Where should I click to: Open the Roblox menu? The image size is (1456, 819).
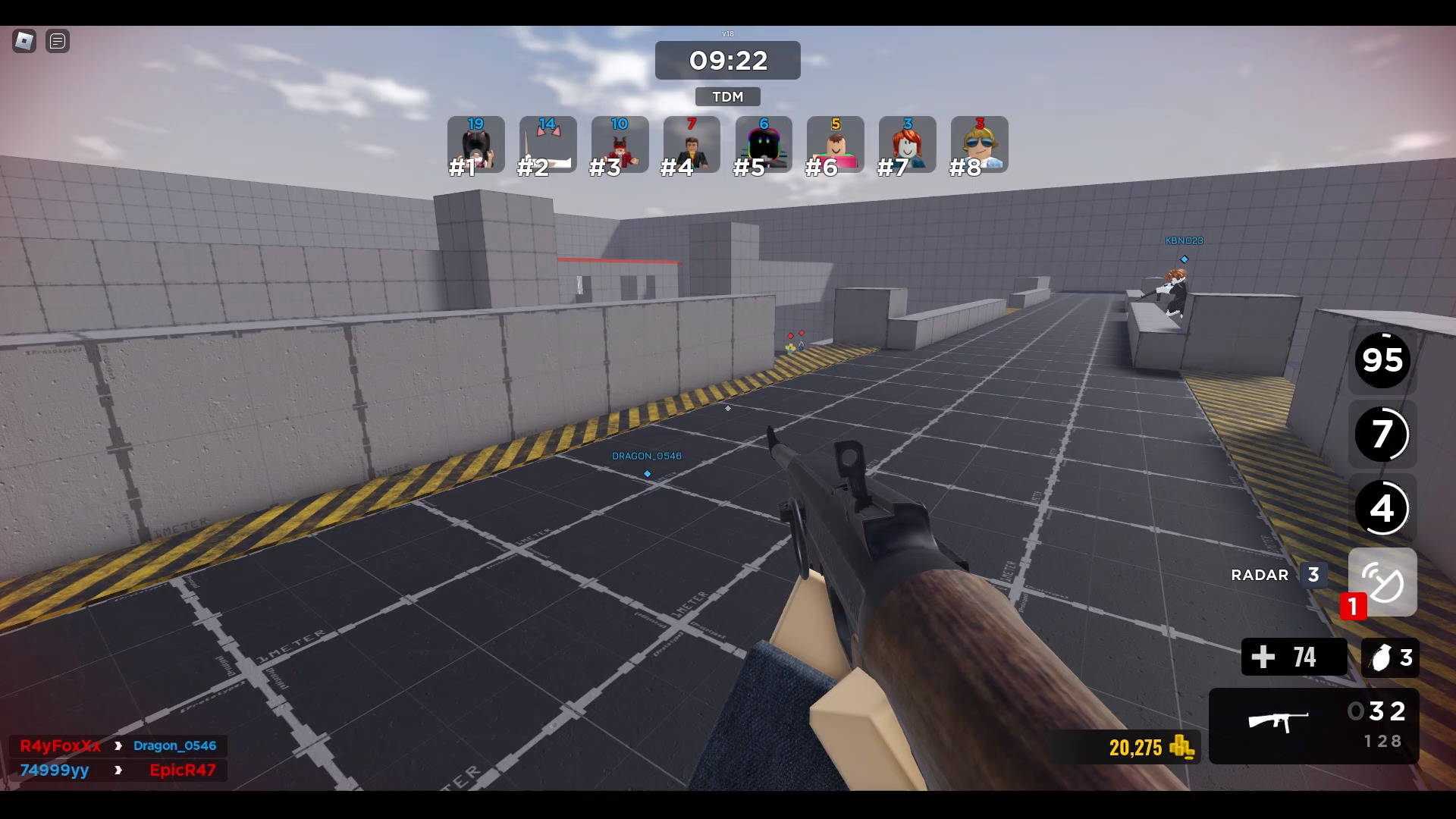[x=23, y=42]
